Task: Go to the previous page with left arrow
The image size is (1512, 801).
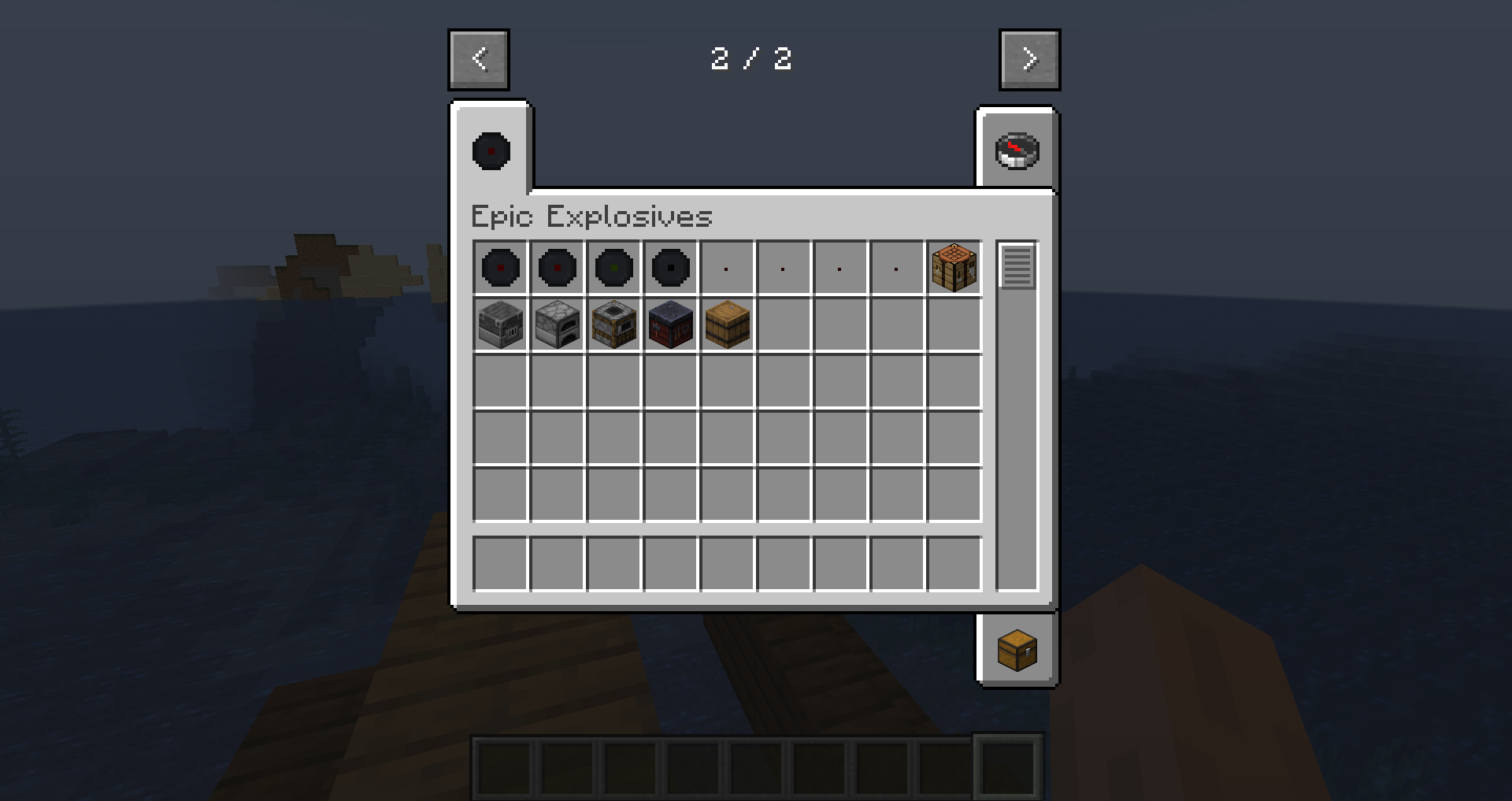Action: click(478, 59)
